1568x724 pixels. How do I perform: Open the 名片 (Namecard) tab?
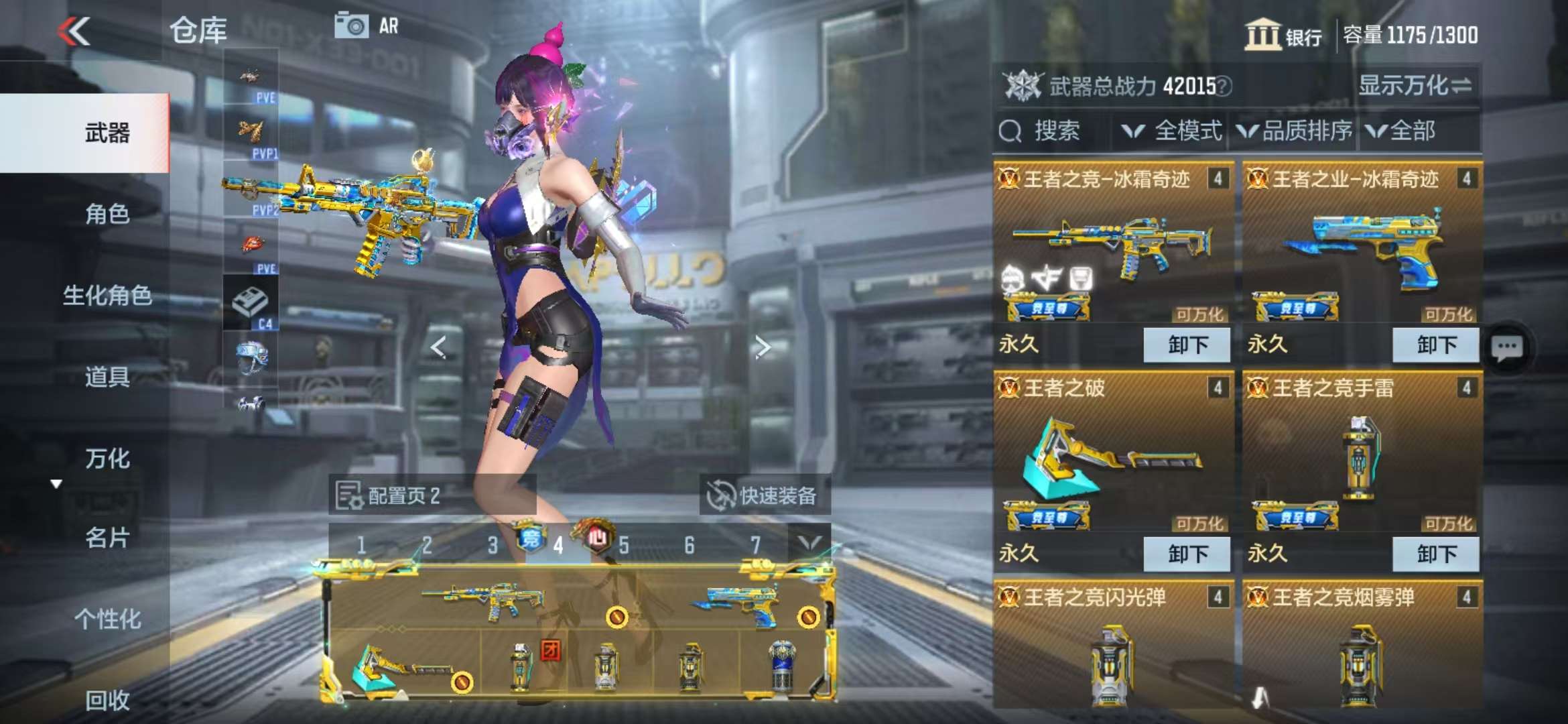pos(107,538)
